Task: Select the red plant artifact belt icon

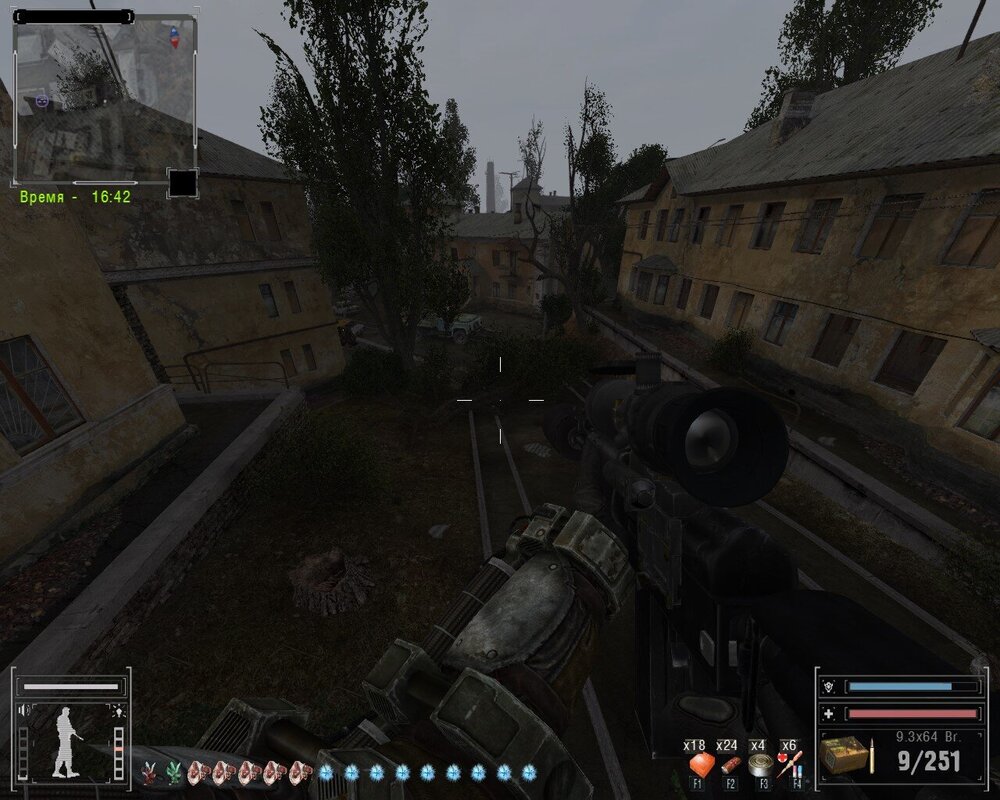Action: 150,771
